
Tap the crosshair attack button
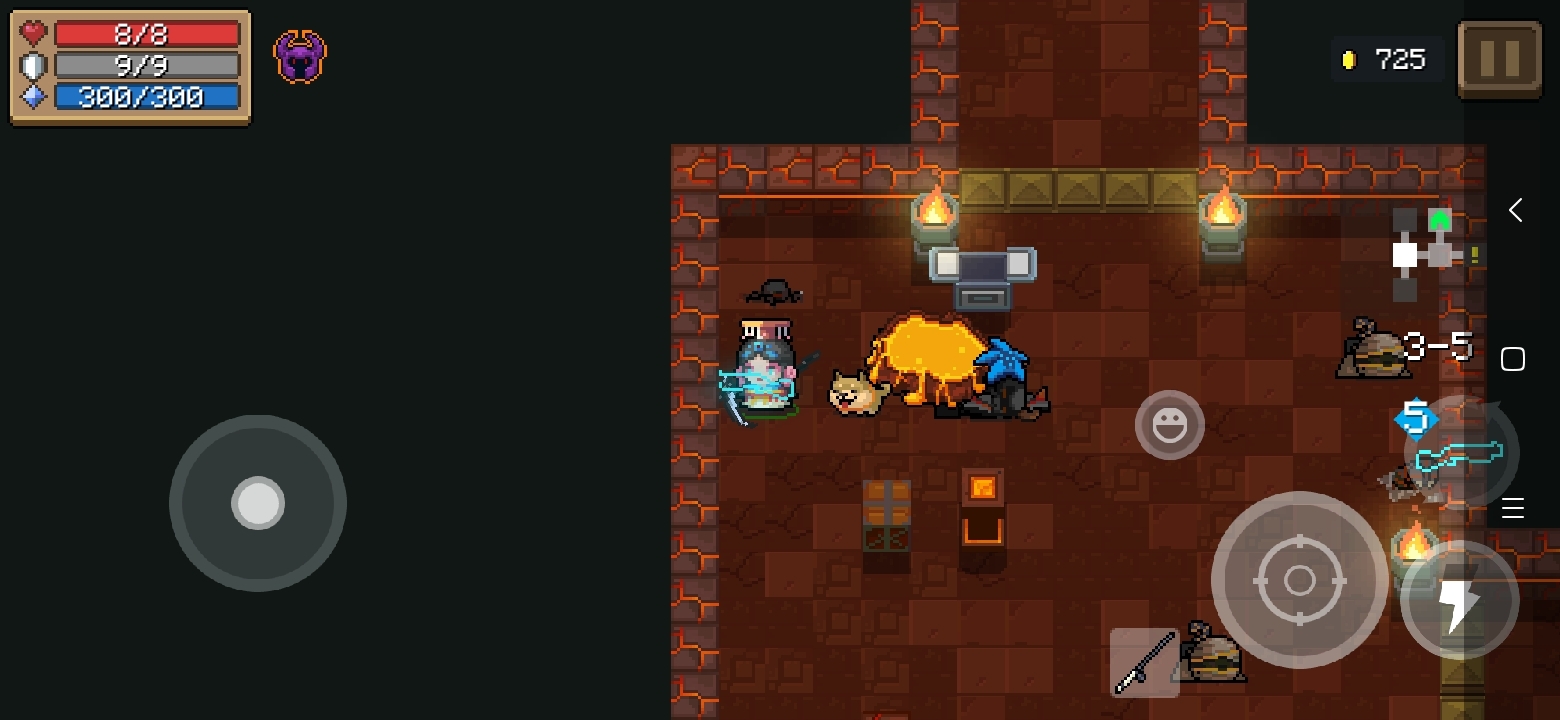(1299, 579)
